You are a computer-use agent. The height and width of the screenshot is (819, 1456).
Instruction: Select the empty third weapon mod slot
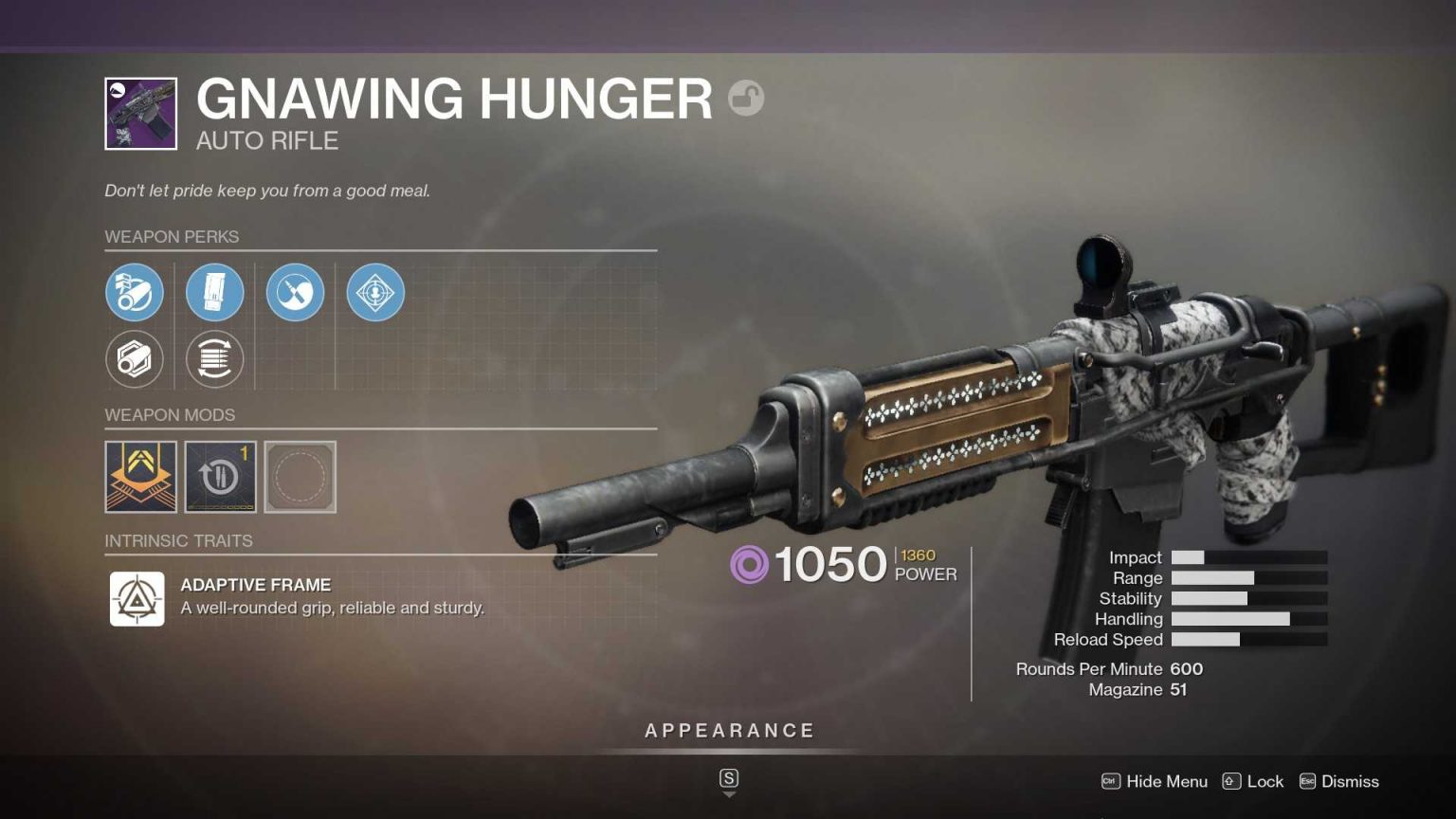point(300,477)
